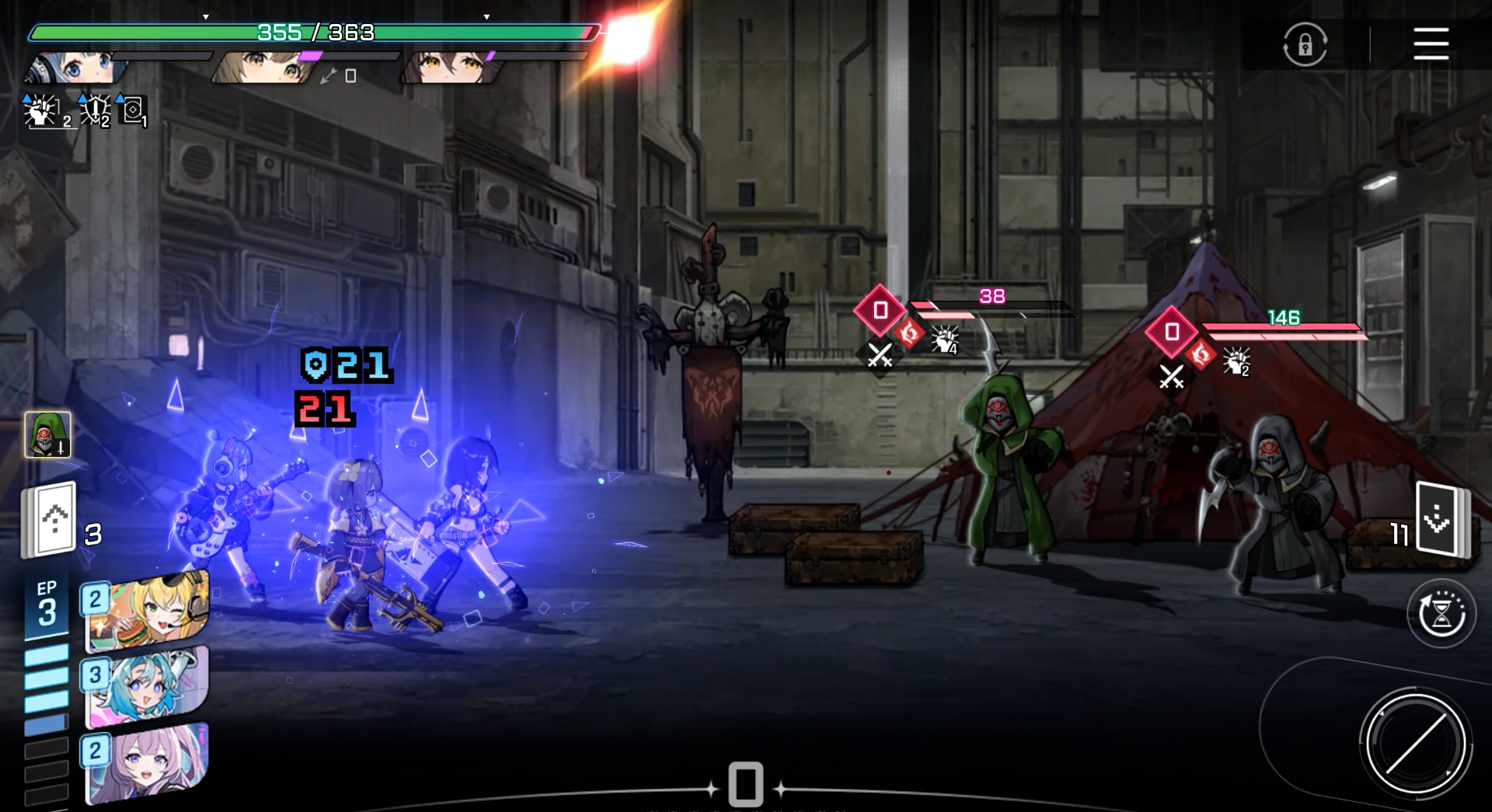The image size is (1492, 812).
Task: Click the hourglass end turn button
Action: (1441, 613)
